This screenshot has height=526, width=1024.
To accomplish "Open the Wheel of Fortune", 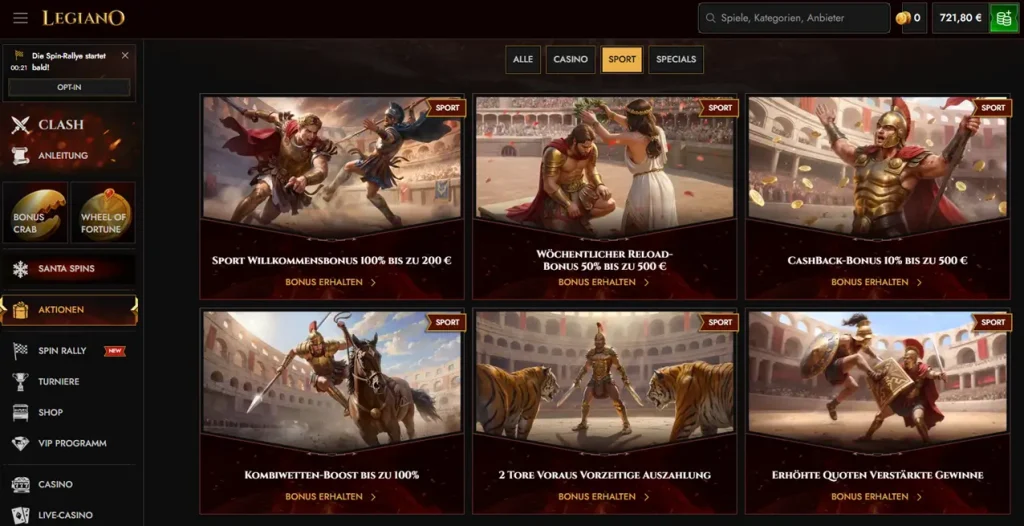I will (x=102, y=213).
